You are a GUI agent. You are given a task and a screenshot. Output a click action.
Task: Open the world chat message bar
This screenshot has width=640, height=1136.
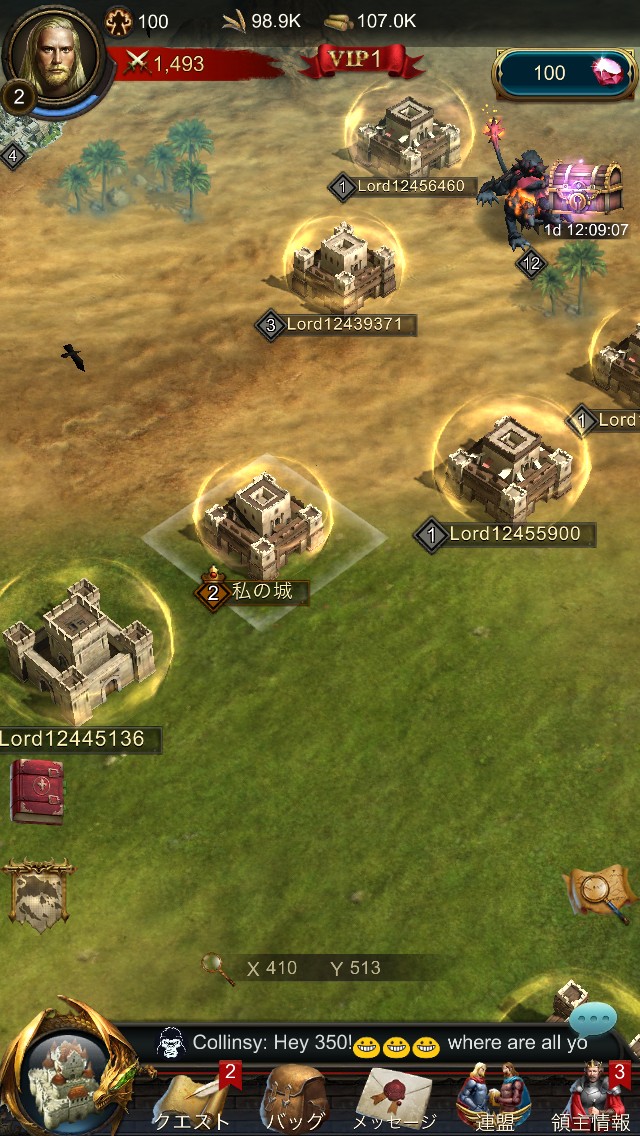(x=380, y=1043)
